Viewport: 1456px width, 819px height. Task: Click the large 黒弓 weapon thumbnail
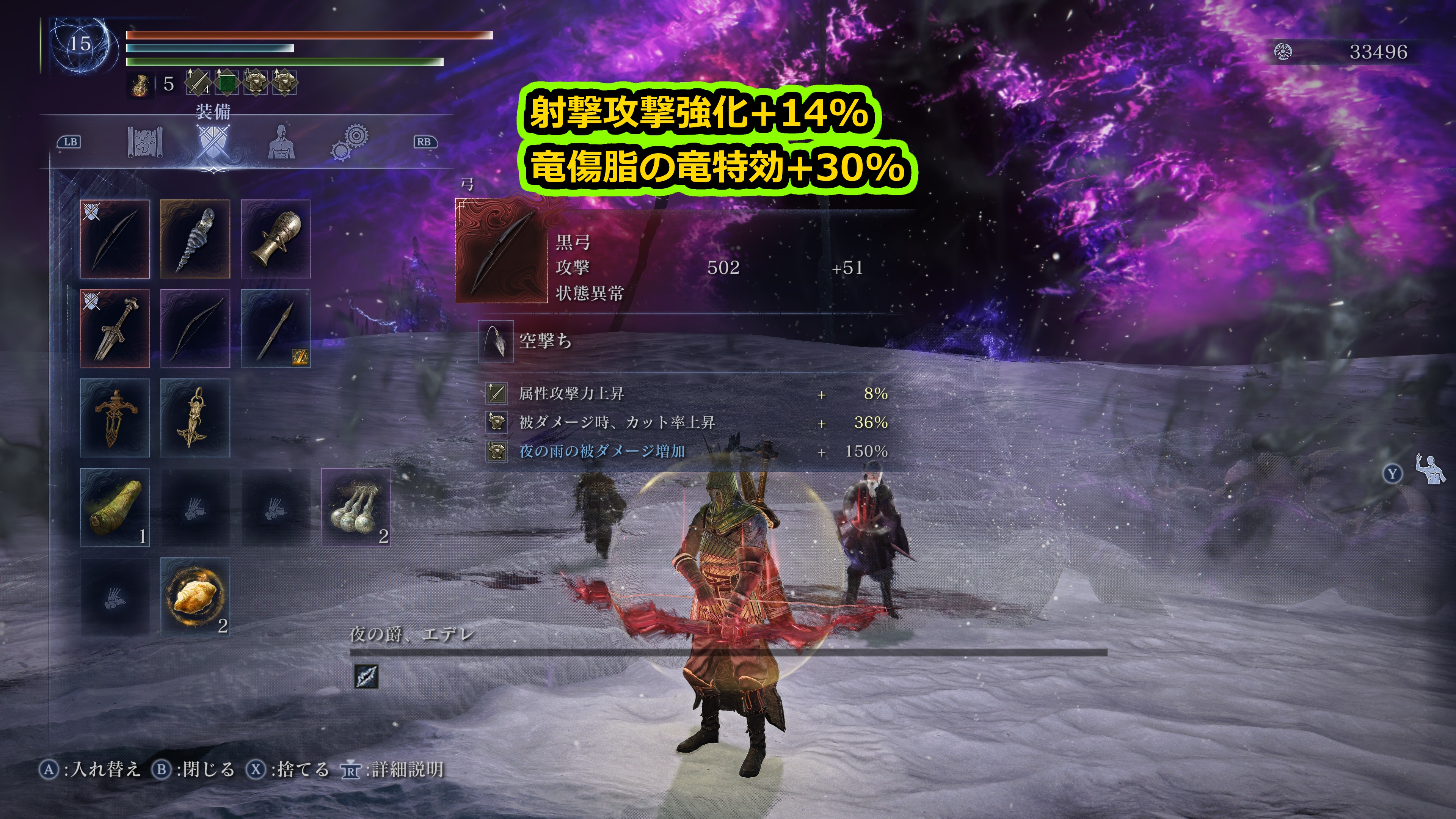tap(501, 251)
